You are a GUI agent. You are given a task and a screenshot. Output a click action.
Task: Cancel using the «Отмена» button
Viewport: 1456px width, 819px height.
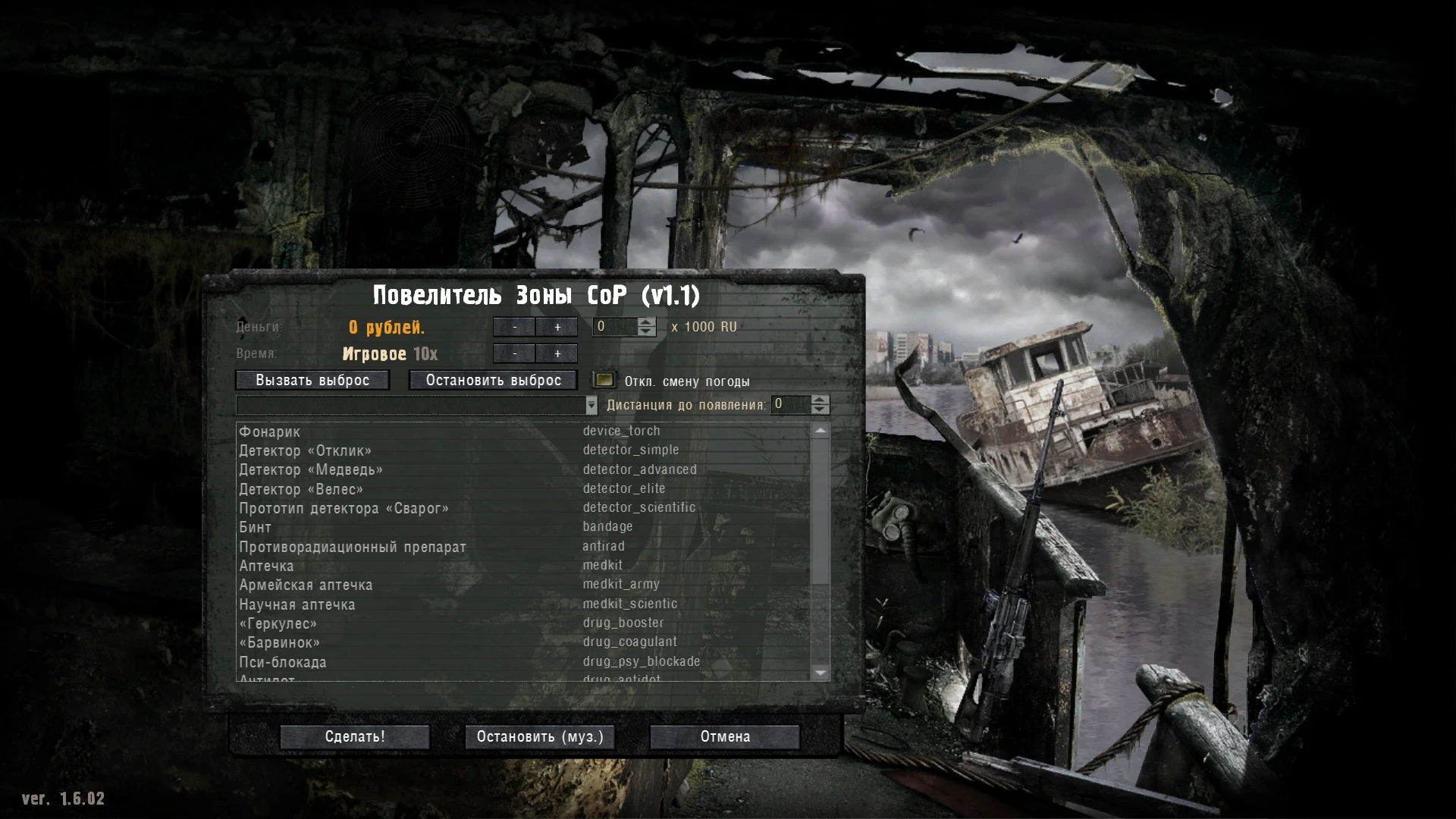pos(723,736)
